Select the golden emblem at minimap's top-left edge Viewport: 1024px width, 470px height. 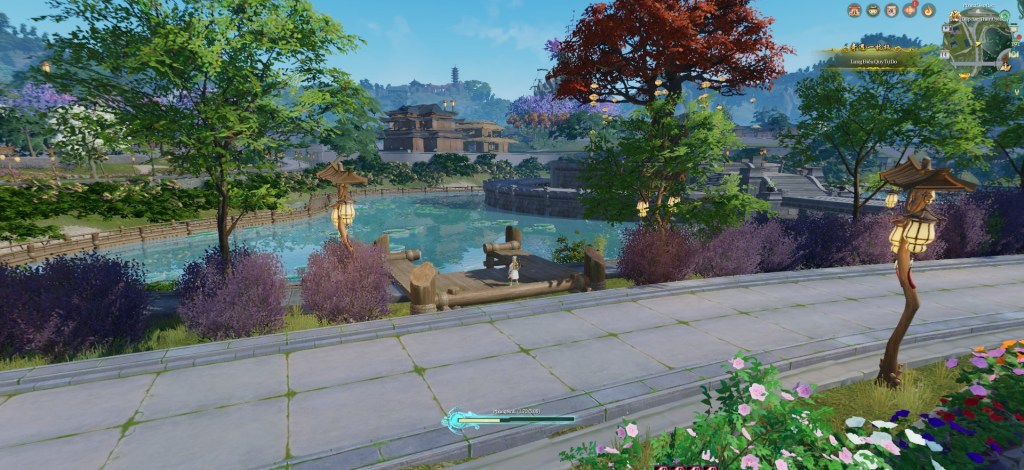point(955,15)
